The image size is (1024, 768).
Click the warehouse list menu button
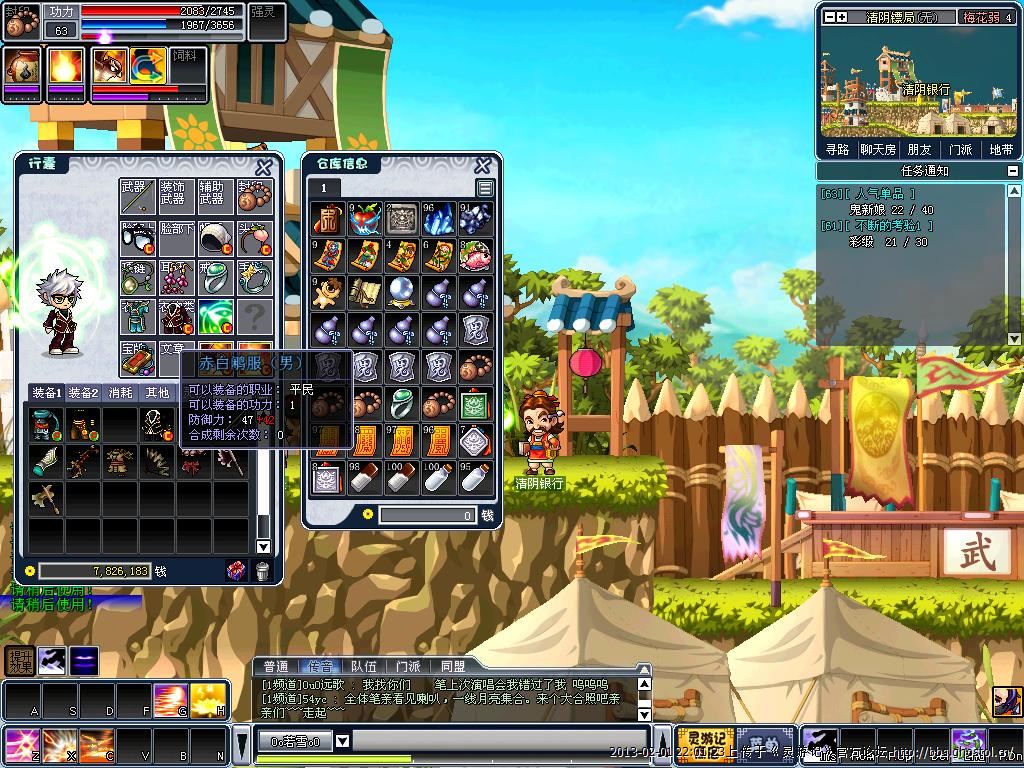[x=485, y=188]
